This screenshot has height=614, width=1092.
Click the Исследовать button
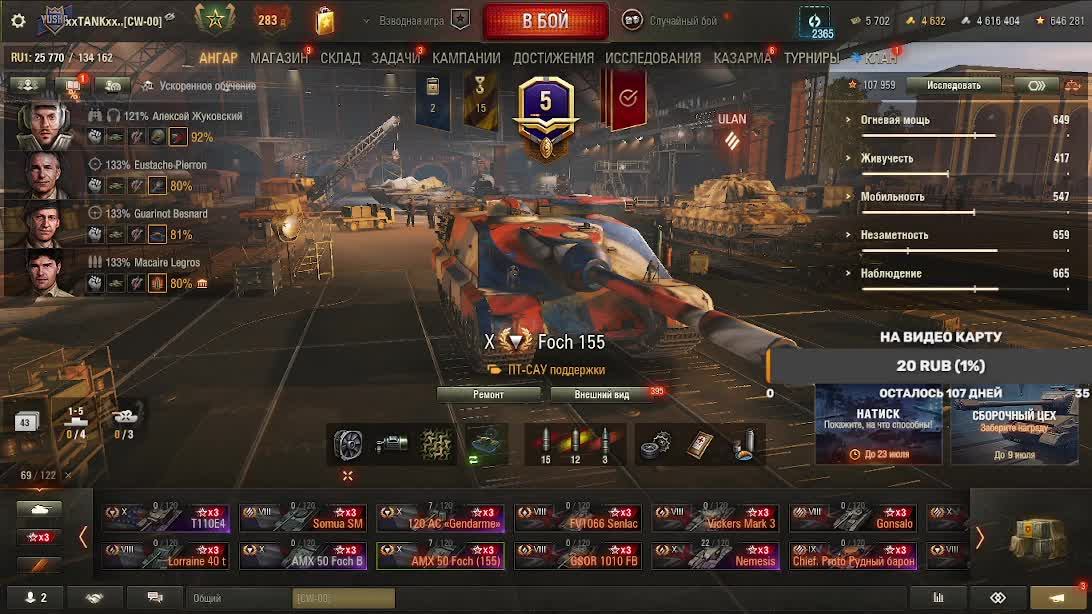point(953,85)
